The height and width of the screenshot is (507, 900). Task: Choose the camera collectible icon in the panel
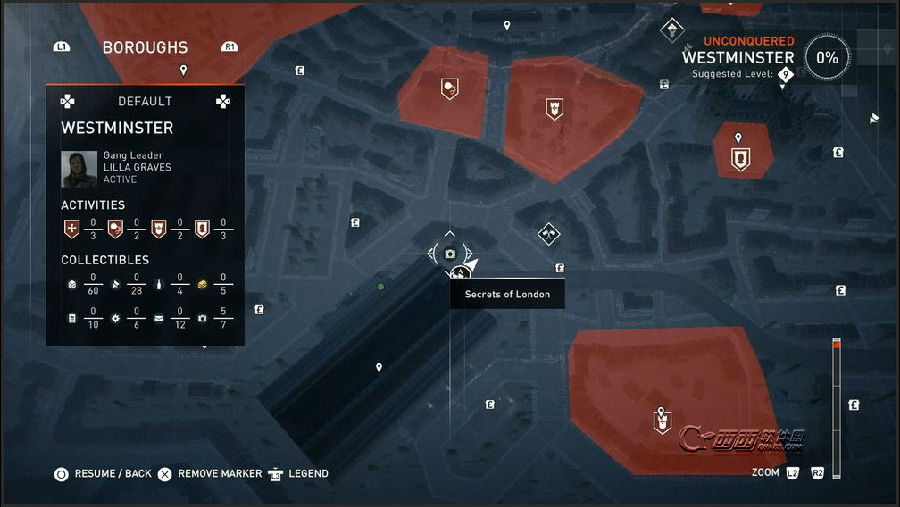click(203, 318)
